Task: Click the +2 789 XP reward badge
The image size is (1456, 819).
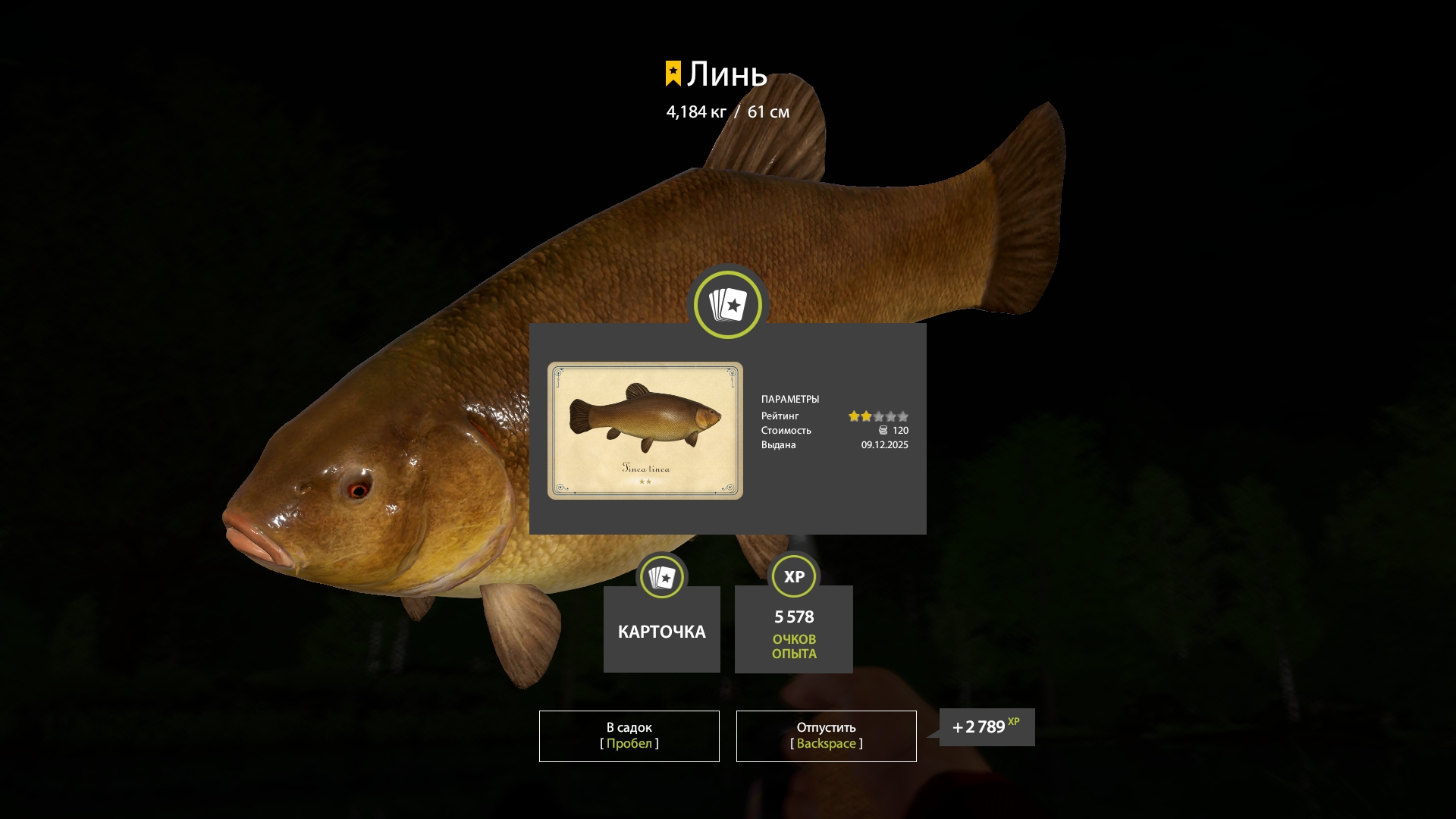Action: coord(986,726)
